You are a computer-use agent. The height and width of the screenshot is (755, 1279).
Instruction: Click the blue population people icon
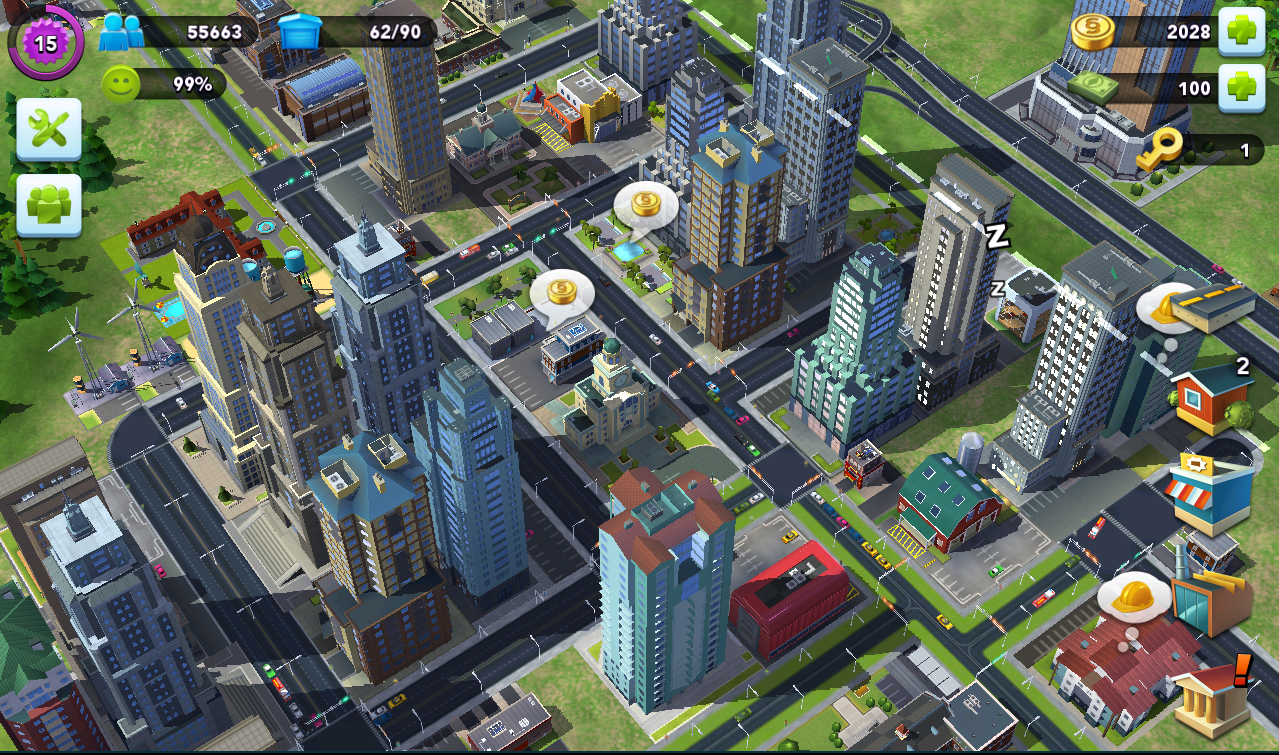[x=121, y=32]
